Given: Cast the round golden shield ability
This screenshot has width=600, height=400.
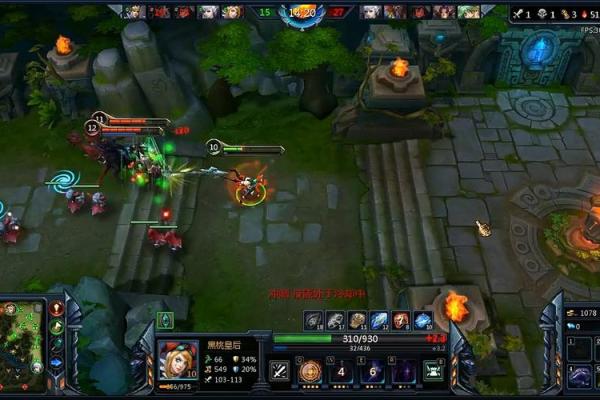Looking at the screenshot, I should click(x=310, y=372).
